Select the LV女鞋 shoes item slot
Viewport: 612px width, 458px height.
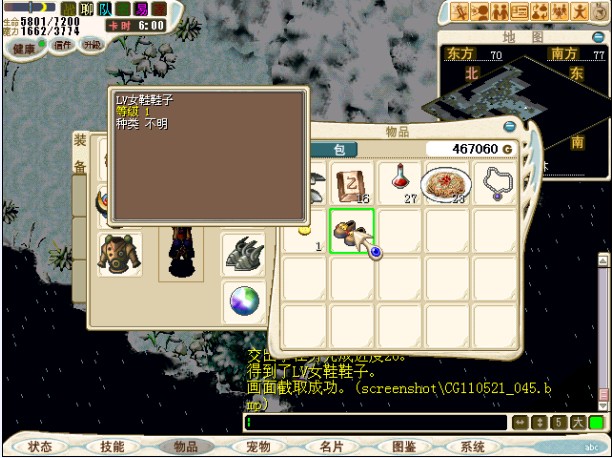[x=351, y=231]
